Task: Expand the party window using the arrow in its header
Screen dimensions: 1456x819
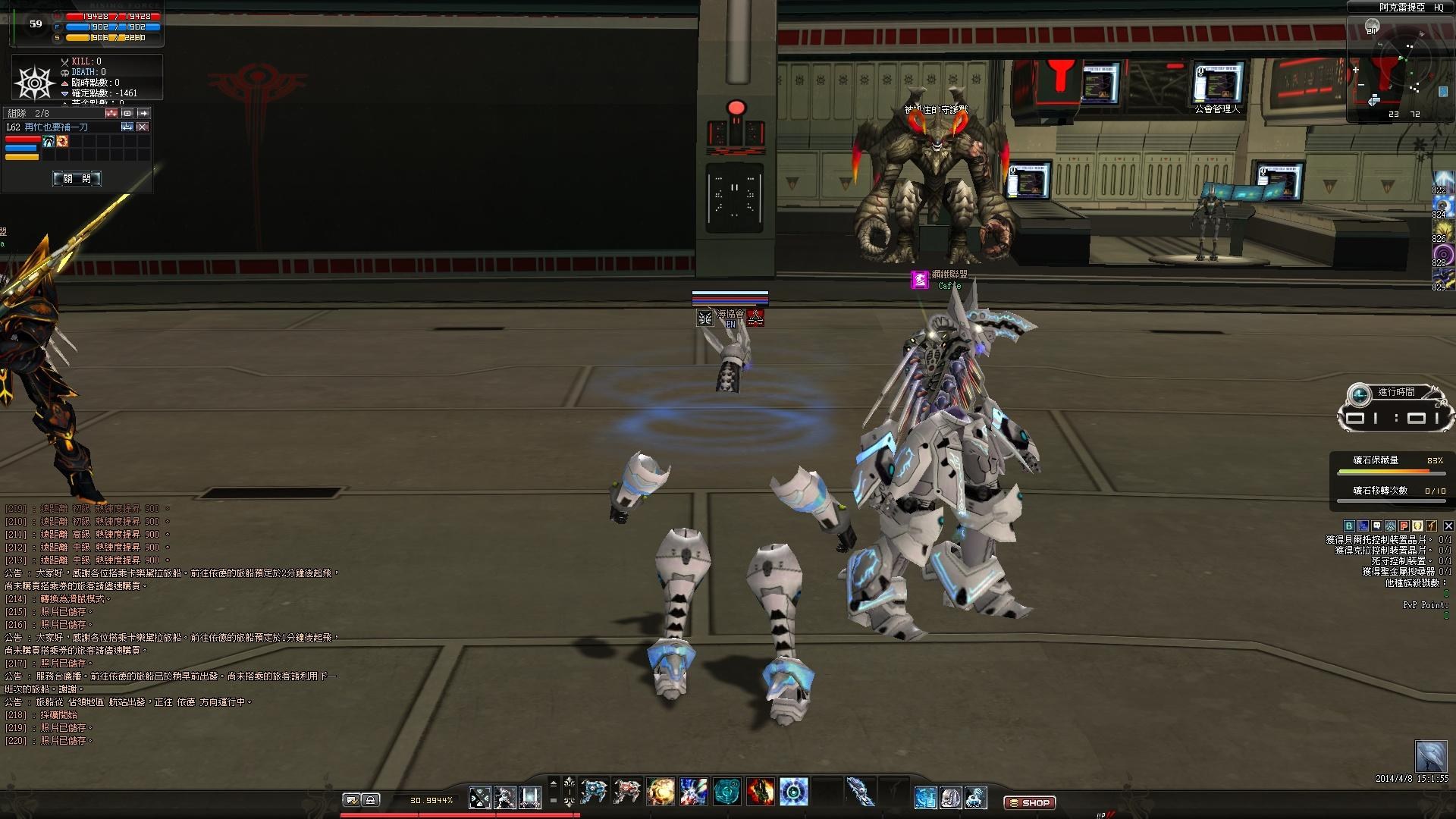Action: pos(144,114)
